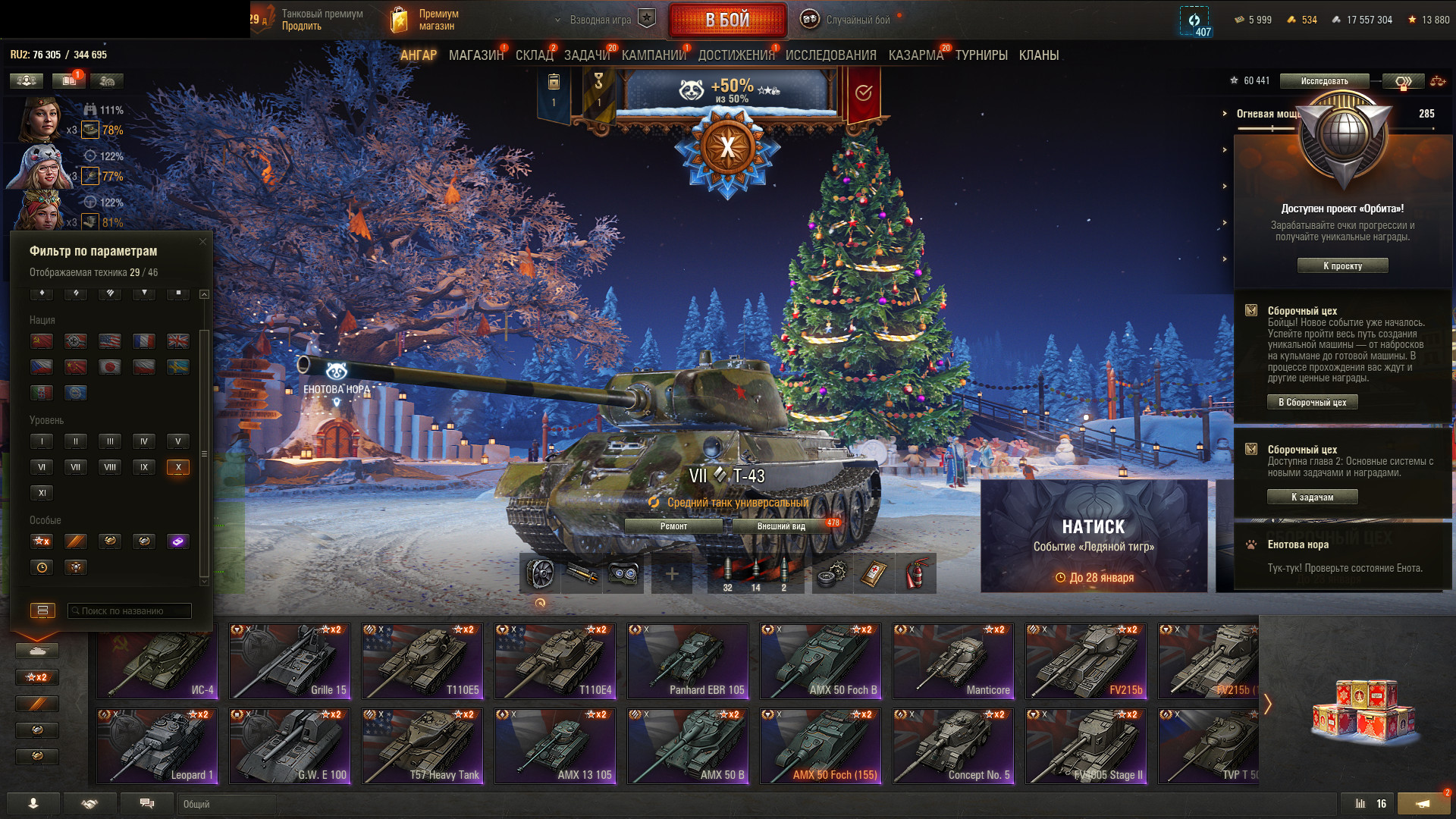Select the AMX 50 Foch (155) card
The height and width of the screenshot is (819, 1456).
click(821, 746)
